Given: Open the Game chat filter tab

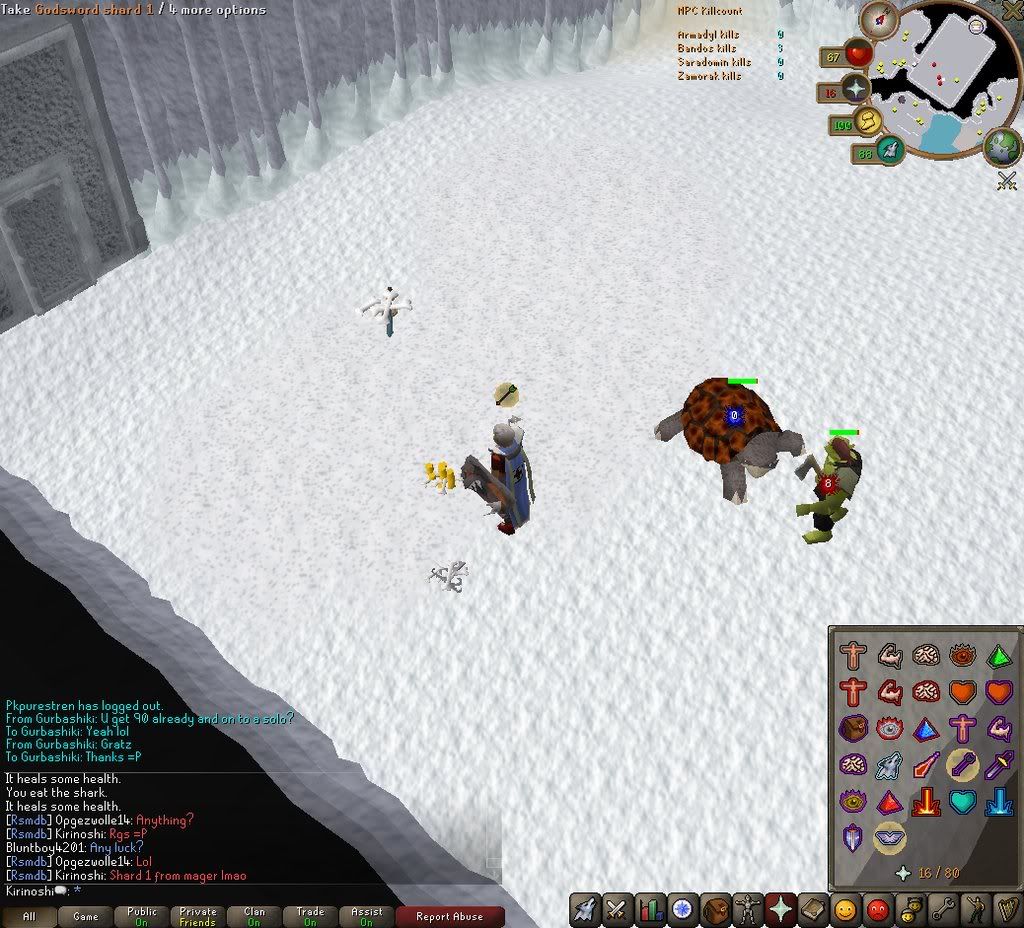Looking at the screenshot, I should (86, 916).
